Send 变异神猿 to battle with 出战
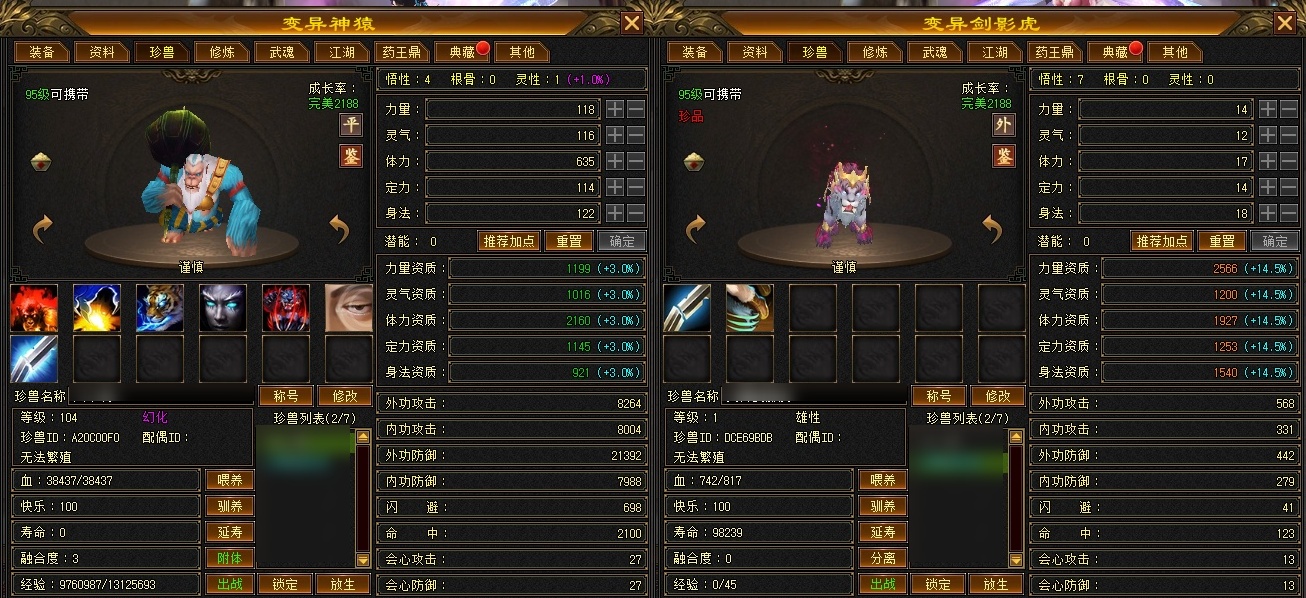Viewport: 1306px width, 598px height. [229, 584]
